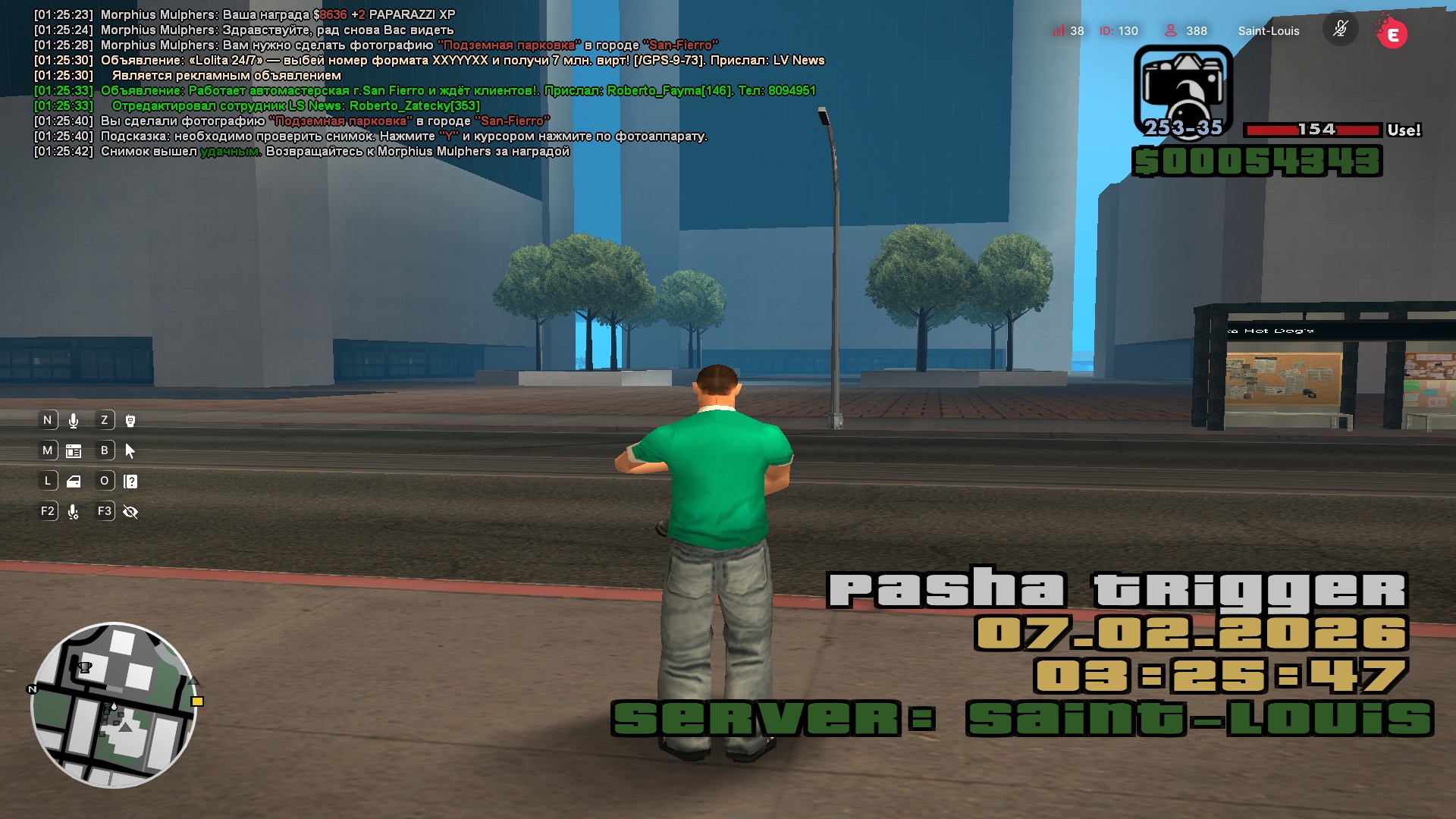Open the menu window icon

click(74, 451)
